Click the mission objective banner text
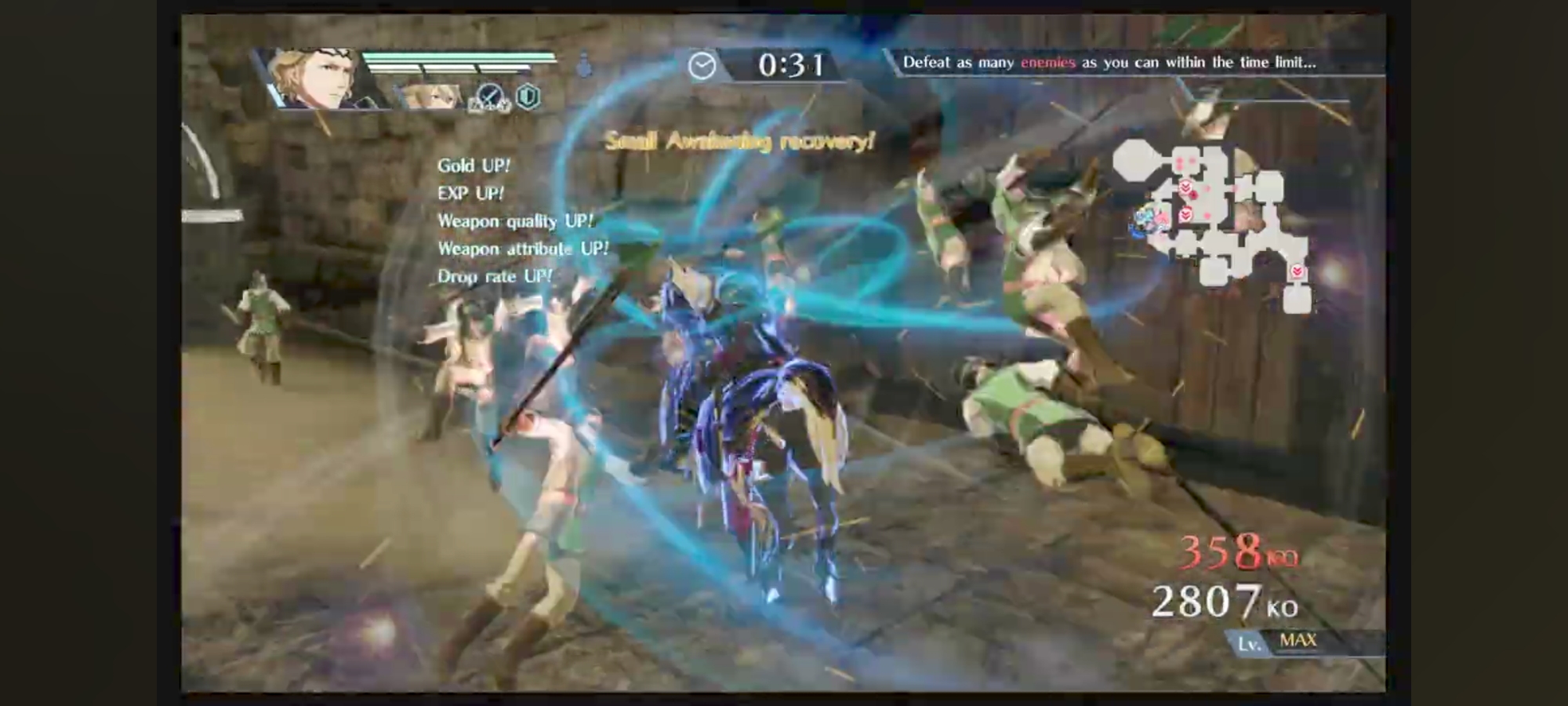This screenshot has width=1568, height=706. tap(1109, 63)
